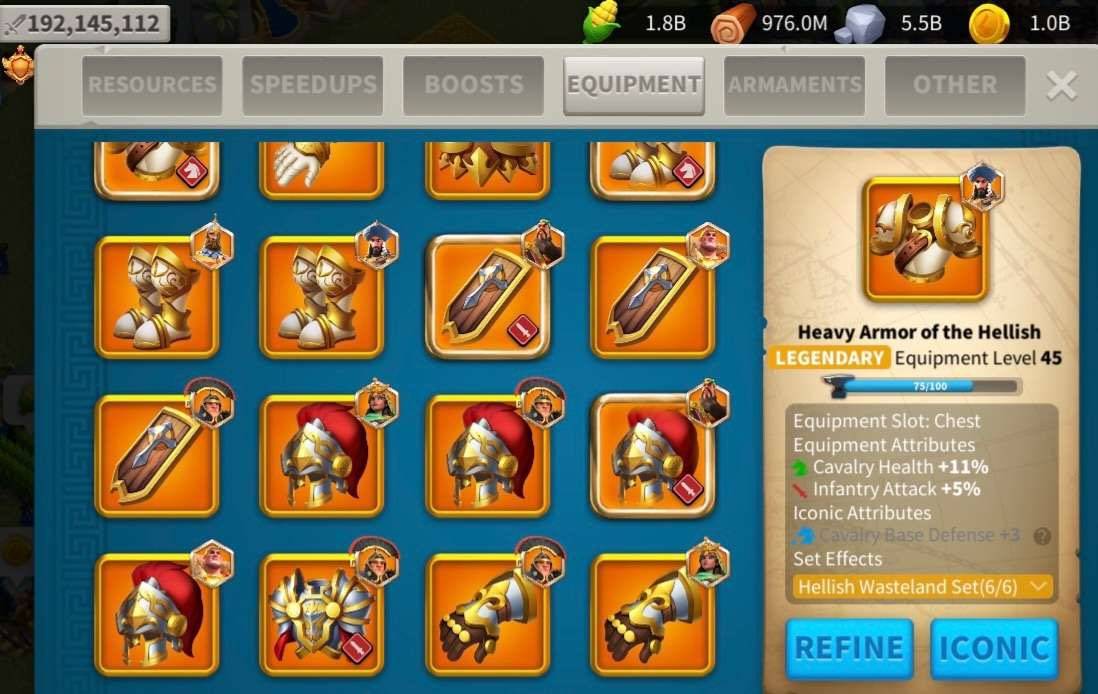Select the Equipment tab
Viewport: 1098px width, 694px height.
[634, 85]
